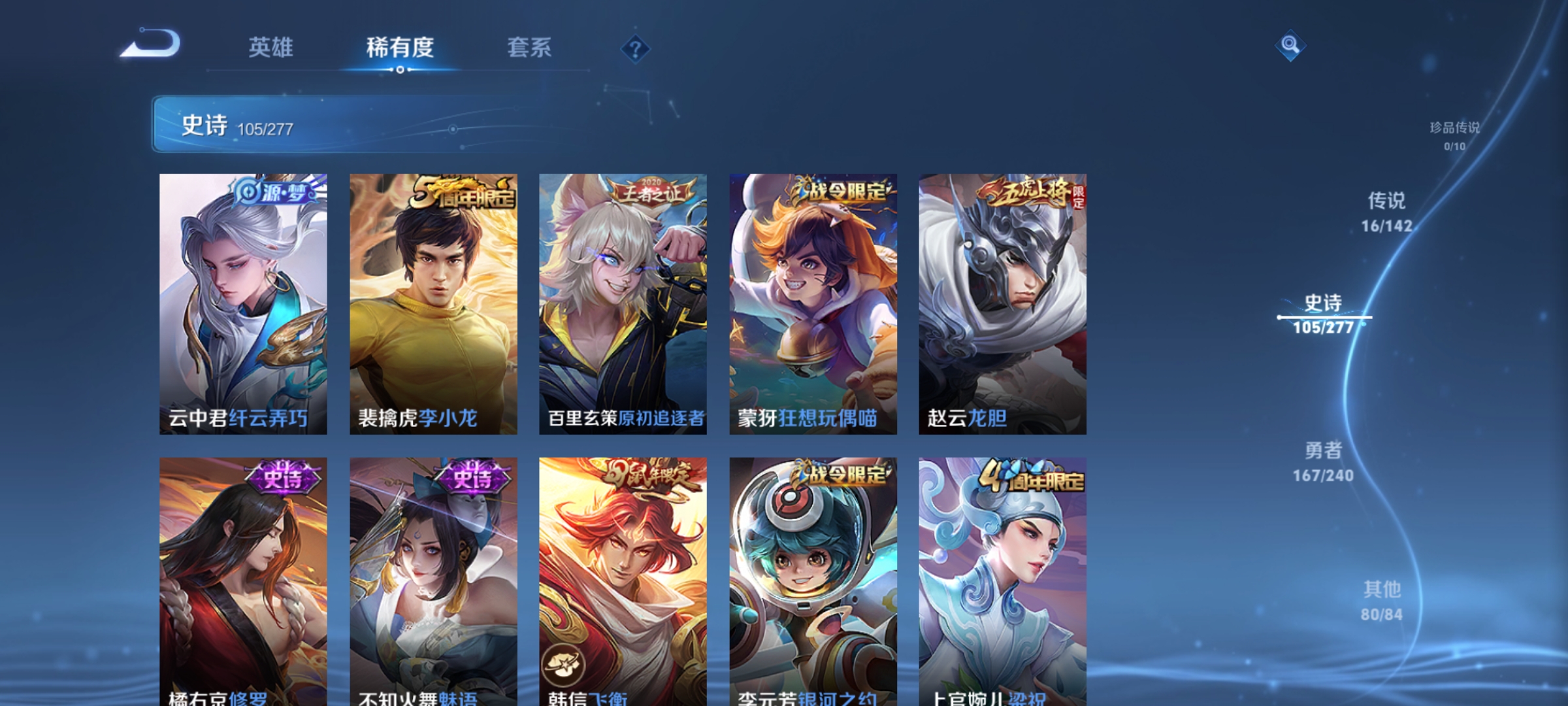Open the search function via the magnifier icon
The image size is (1568, 706).
1290,46
